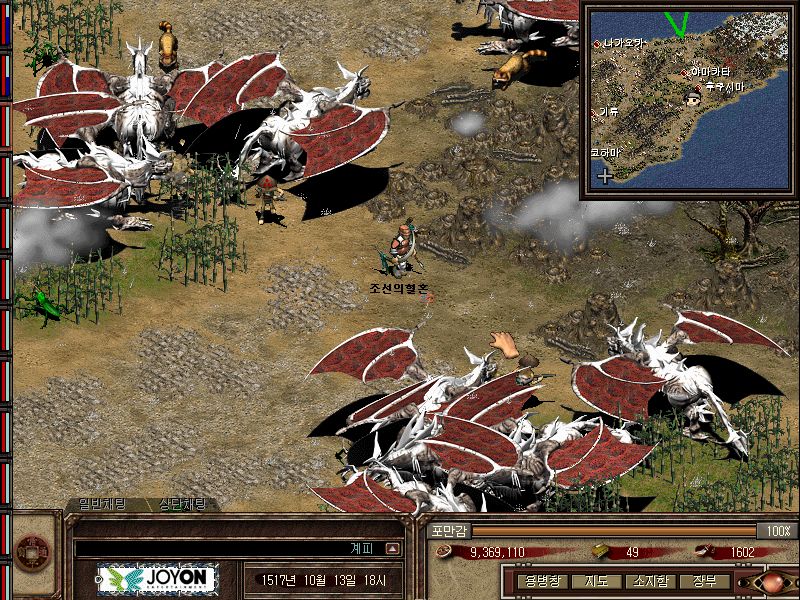800x600 pixels.
Task: Click the red eye orb icon
Action: [x=778, y=581]
